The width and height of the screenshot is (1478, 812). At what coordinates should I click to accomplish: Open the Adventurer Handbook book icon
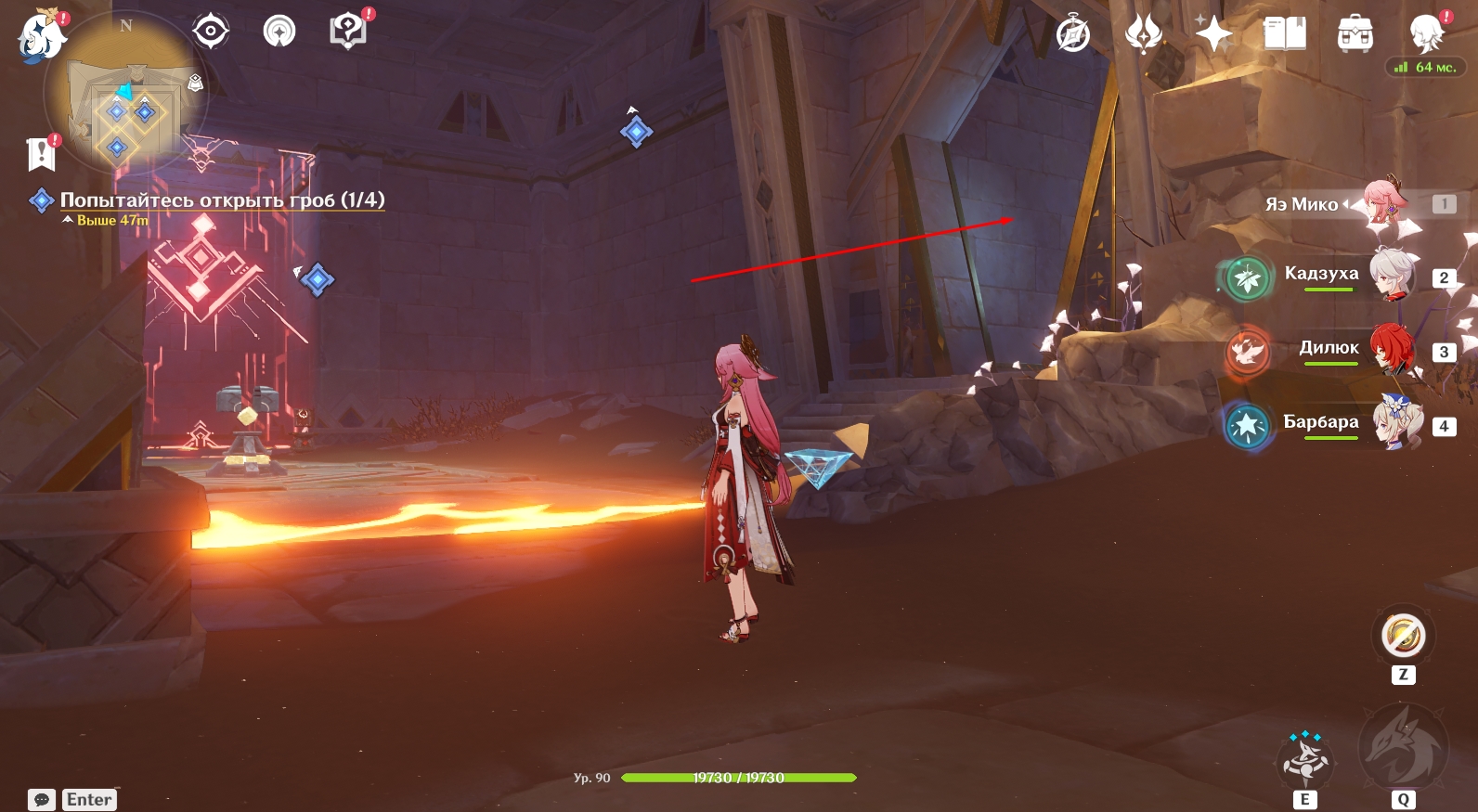(1285, 34)
